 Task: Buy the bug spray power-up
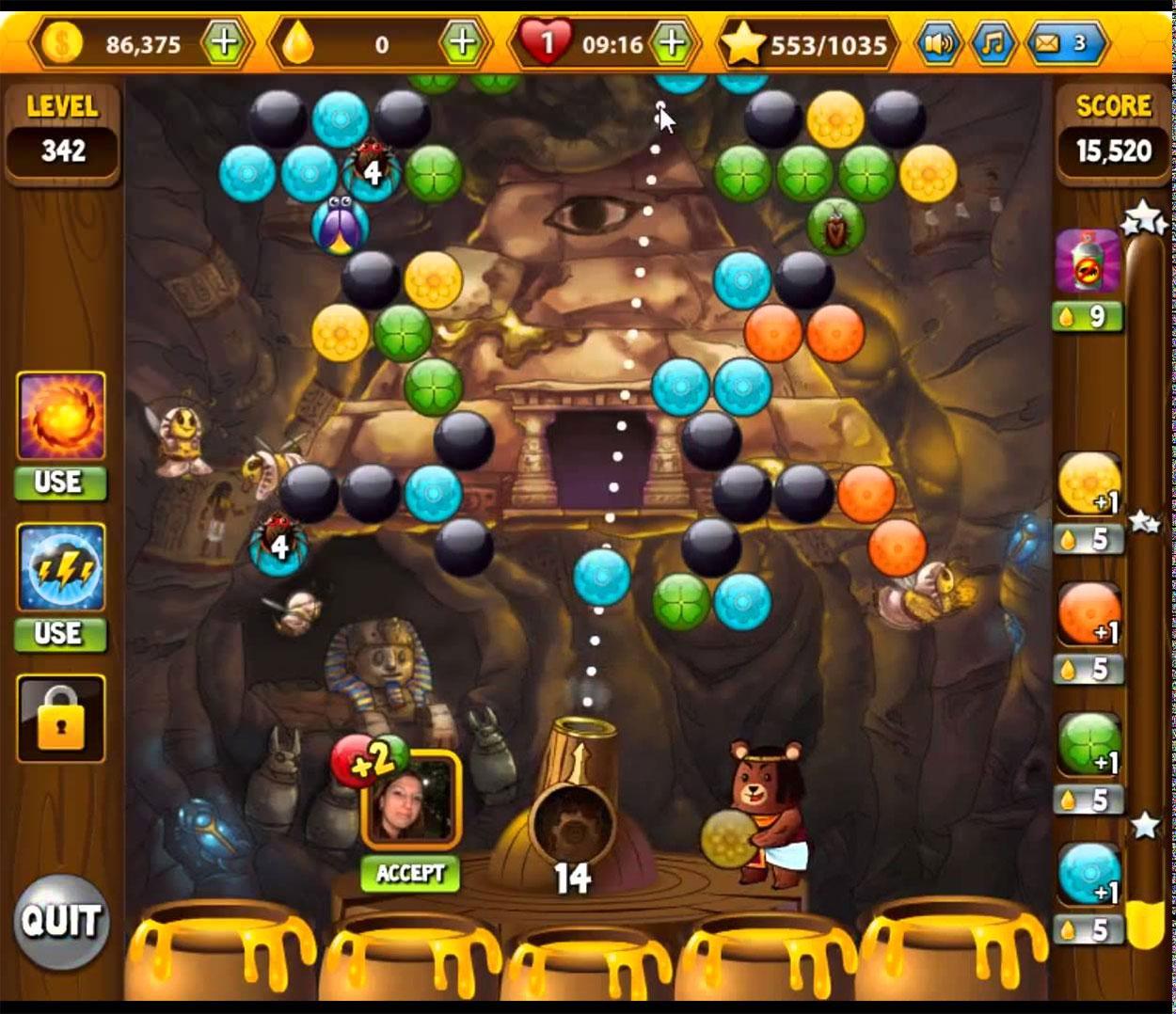pos(1089,261)
